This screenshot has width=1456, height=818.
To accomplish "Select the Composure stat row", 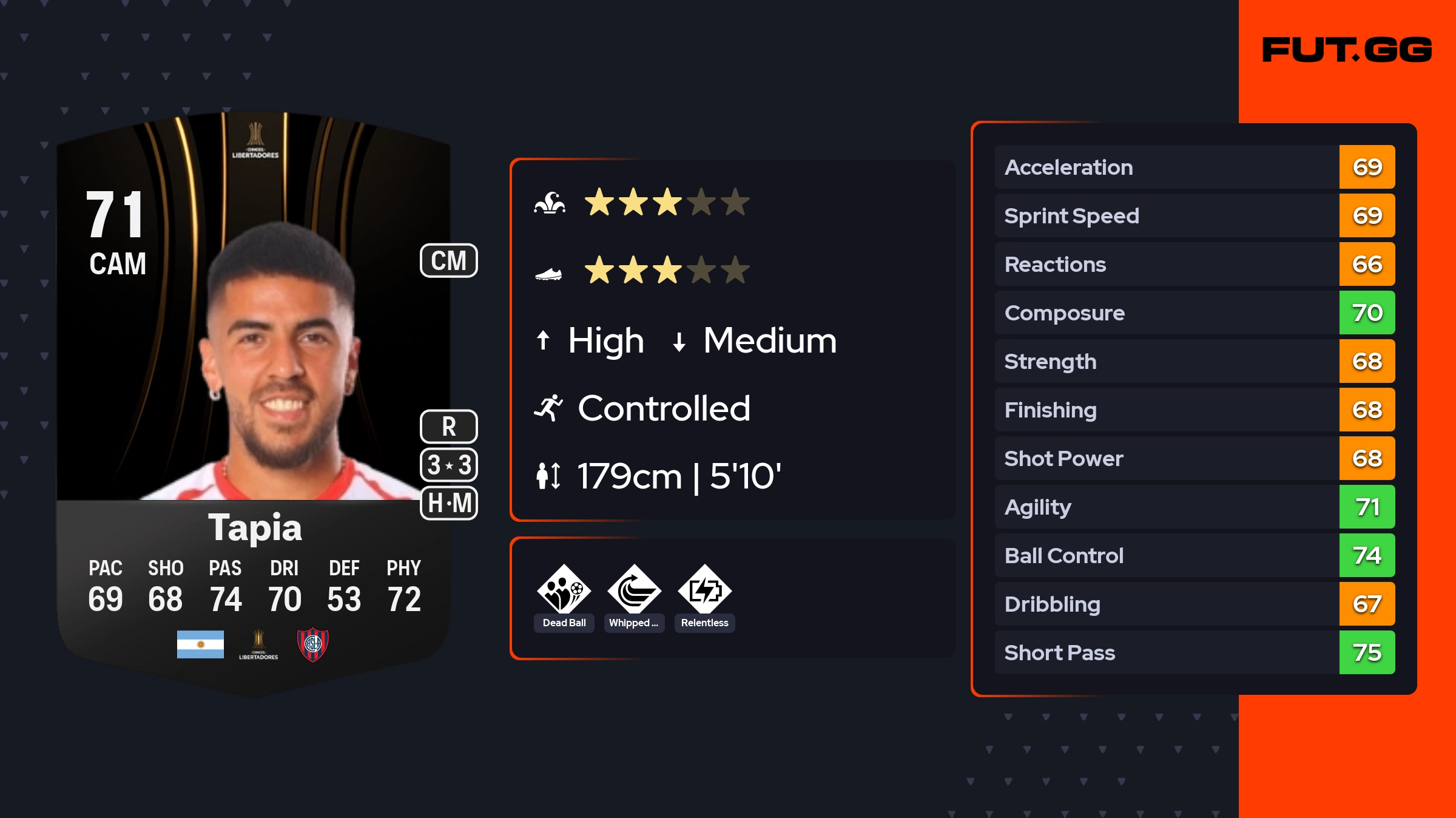I will (1194, 313).
